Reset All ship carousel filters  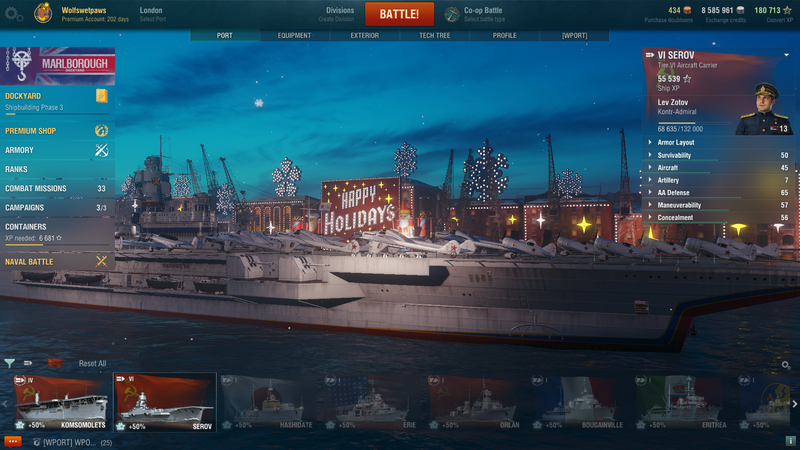pos(92,363)
